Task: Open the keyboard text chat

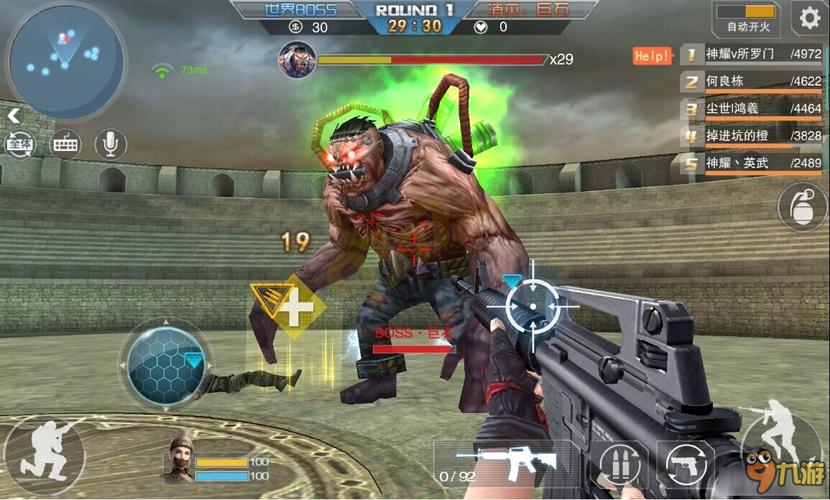Action: 65,144
